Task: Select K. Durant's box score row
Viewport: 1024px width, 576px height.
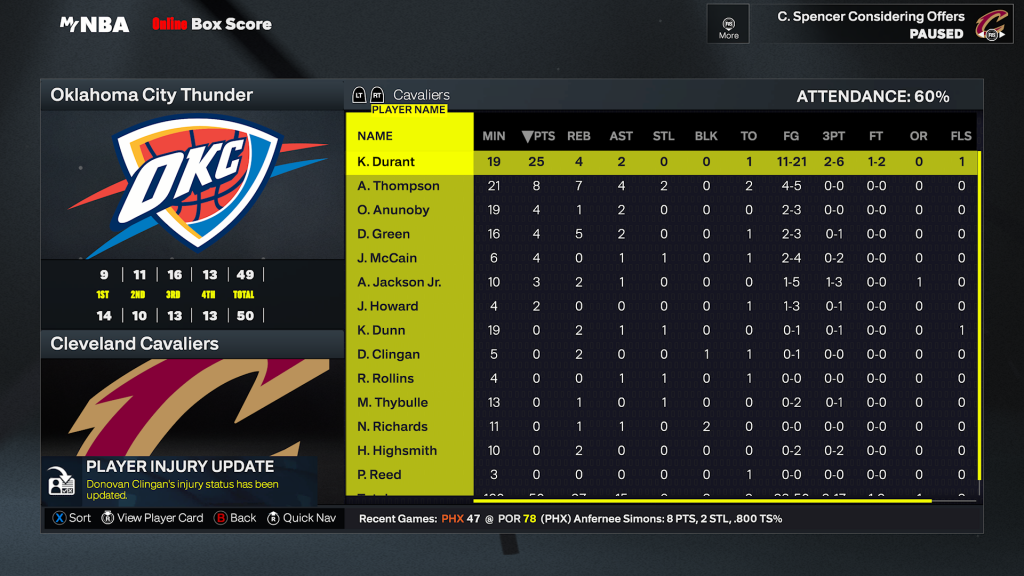Action: (386, 162)
